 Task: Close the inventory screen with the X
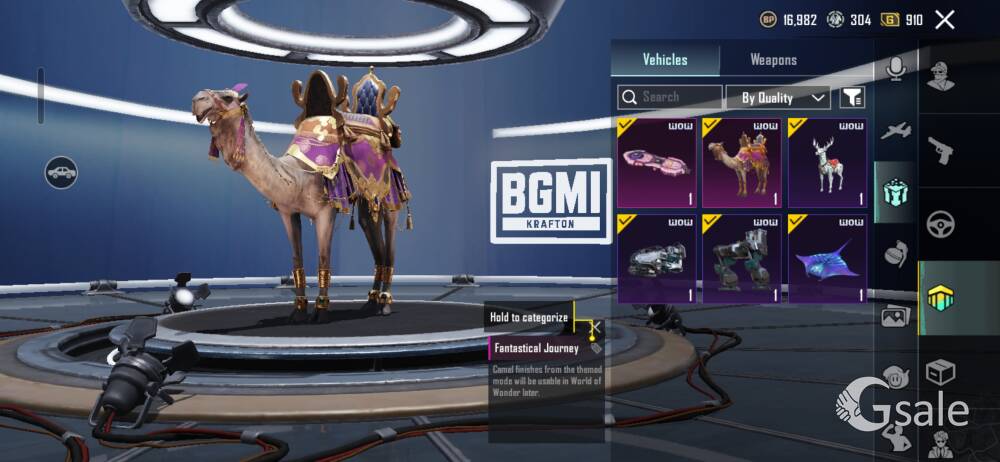click(944, 19)
